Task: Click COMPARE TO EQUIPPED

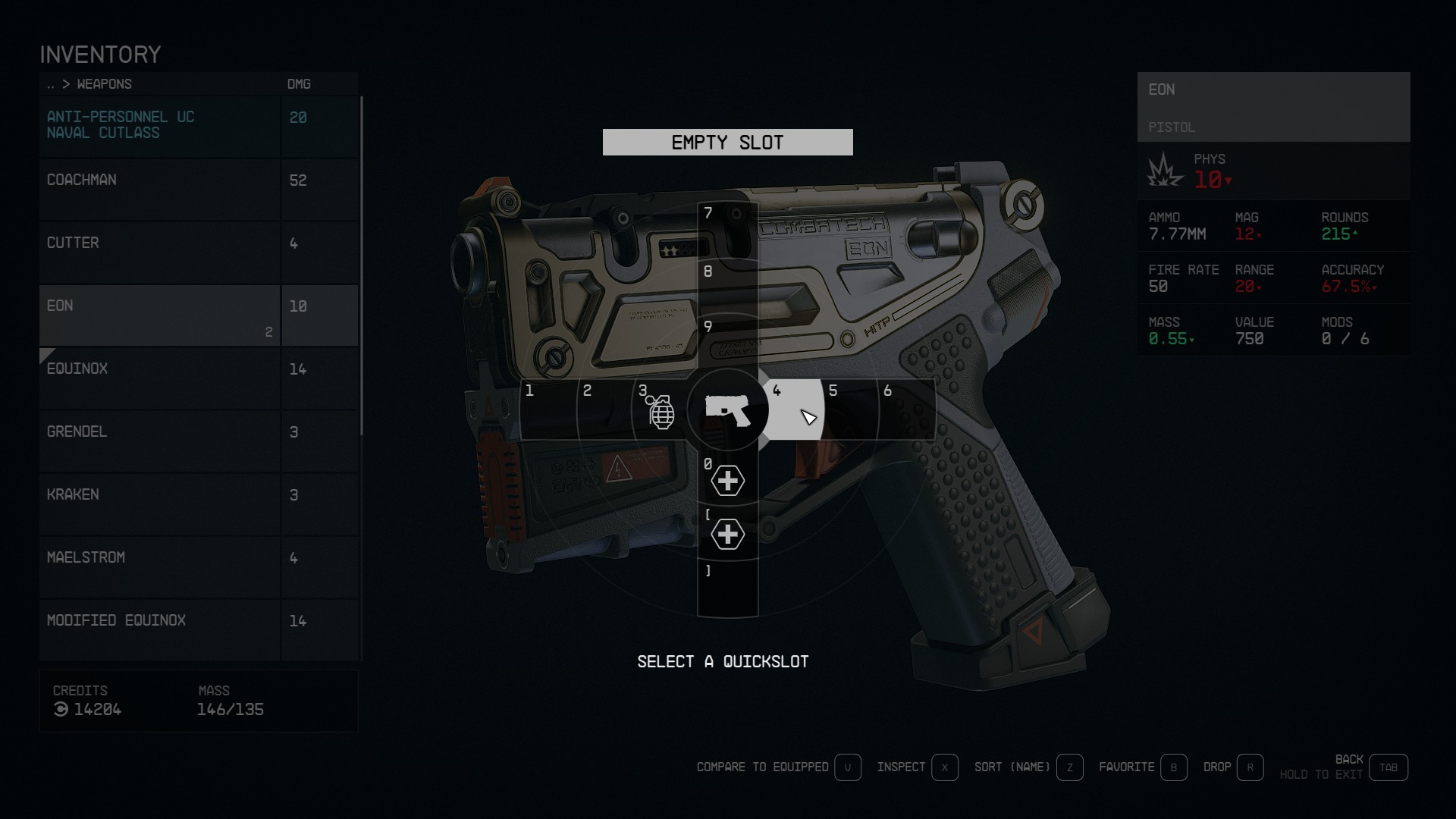Action: [x=763, y=767]
